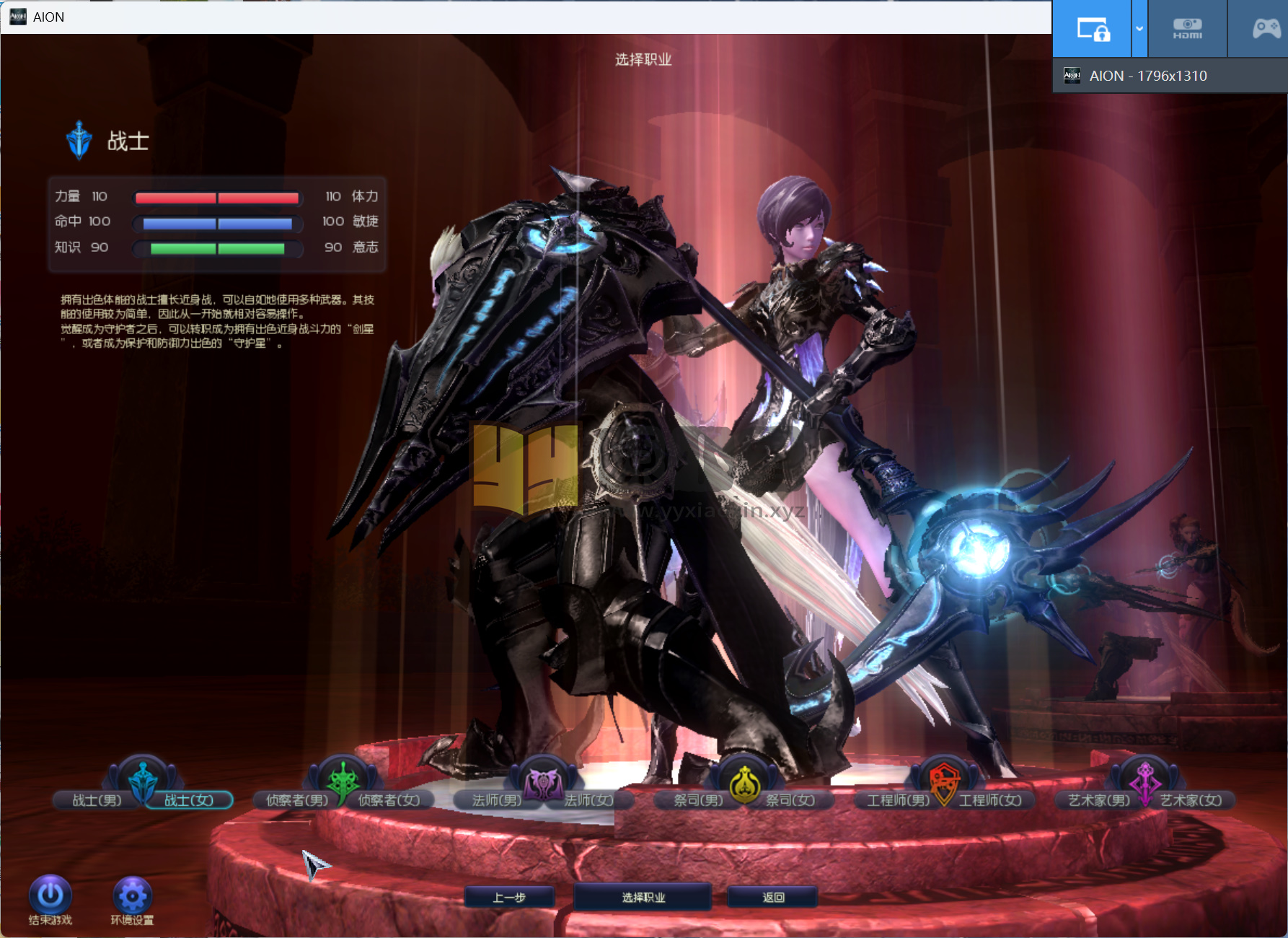This screenshot has height=938, width=1288.
Task: Click the 返回 return button
Action: 773,898
